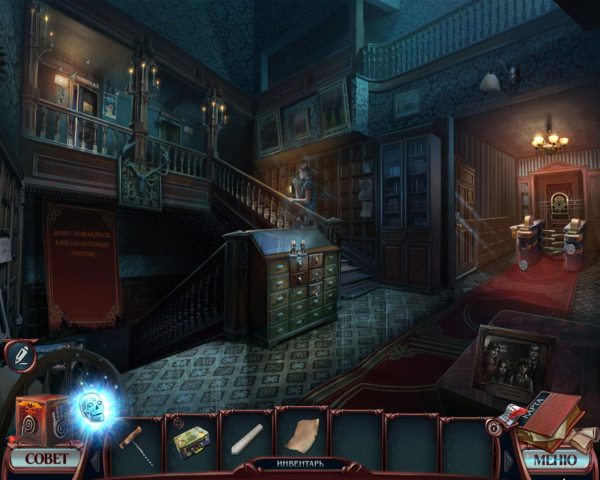This screenshot has height=480, width=600.
Task: Open the red journal book
Action: click(553, 419)
